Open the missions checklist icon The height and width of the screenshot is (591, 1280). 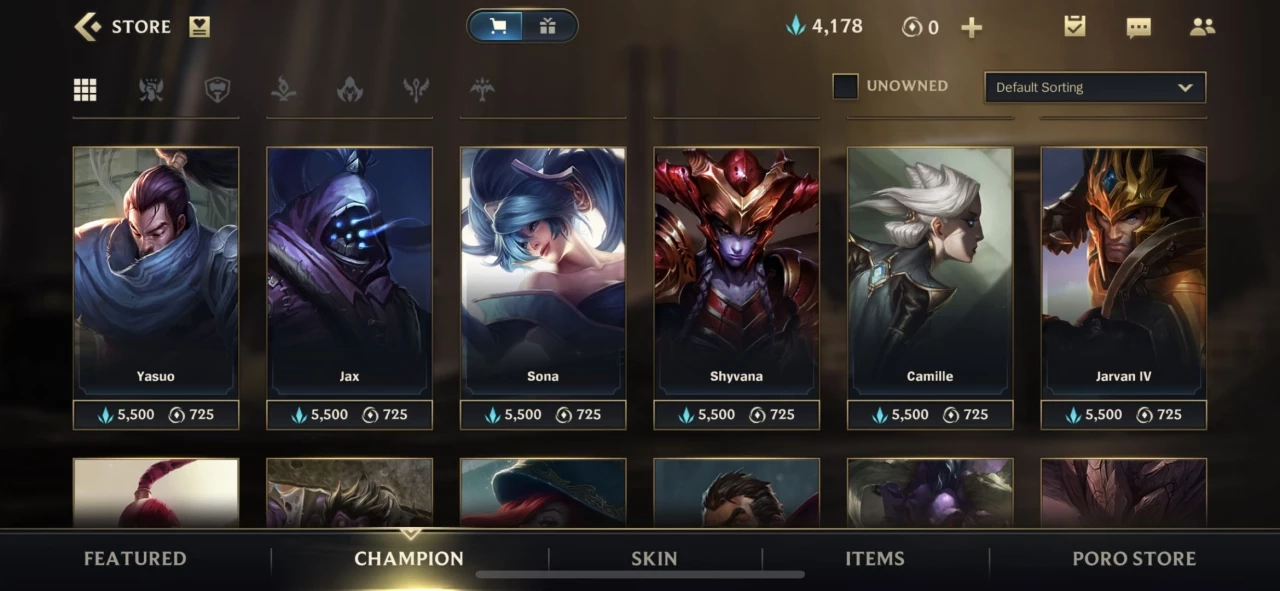1075,27
